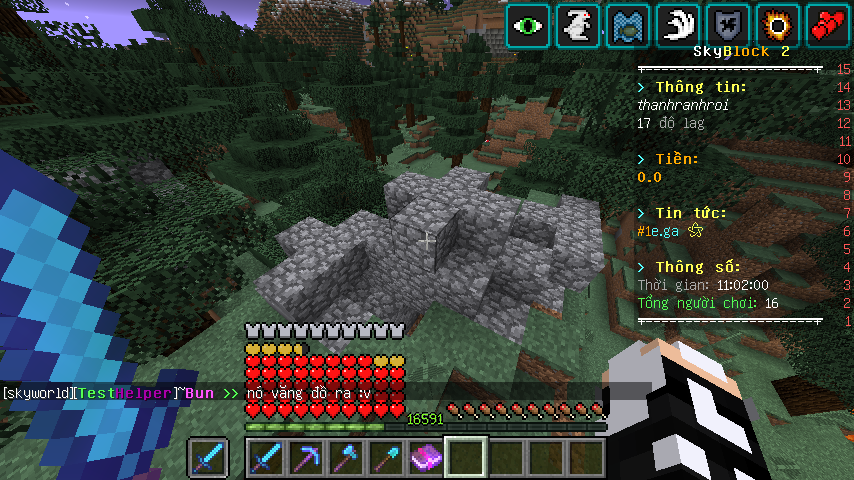Select the diamond pickaxe hotbar slot
Screen dimensions: 854x480
pos(305,457)
